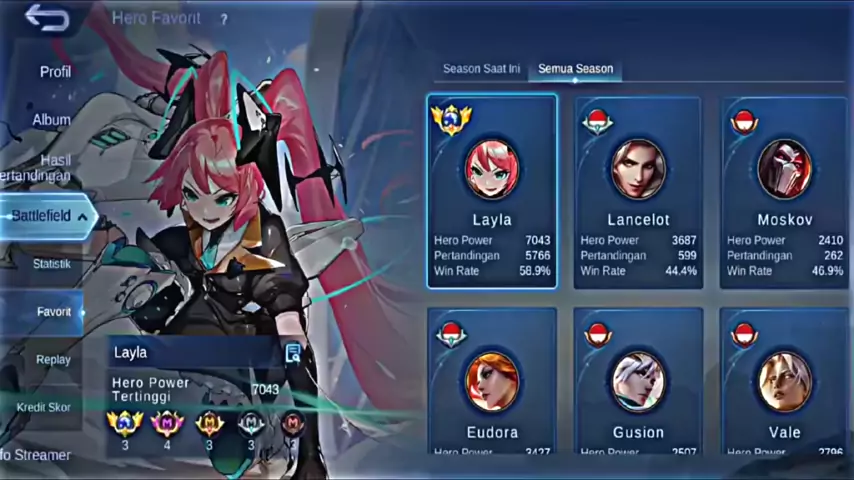Open the Streamer menu entry
Viewport: 854px width, 480px height.
(x=36, y=455)
